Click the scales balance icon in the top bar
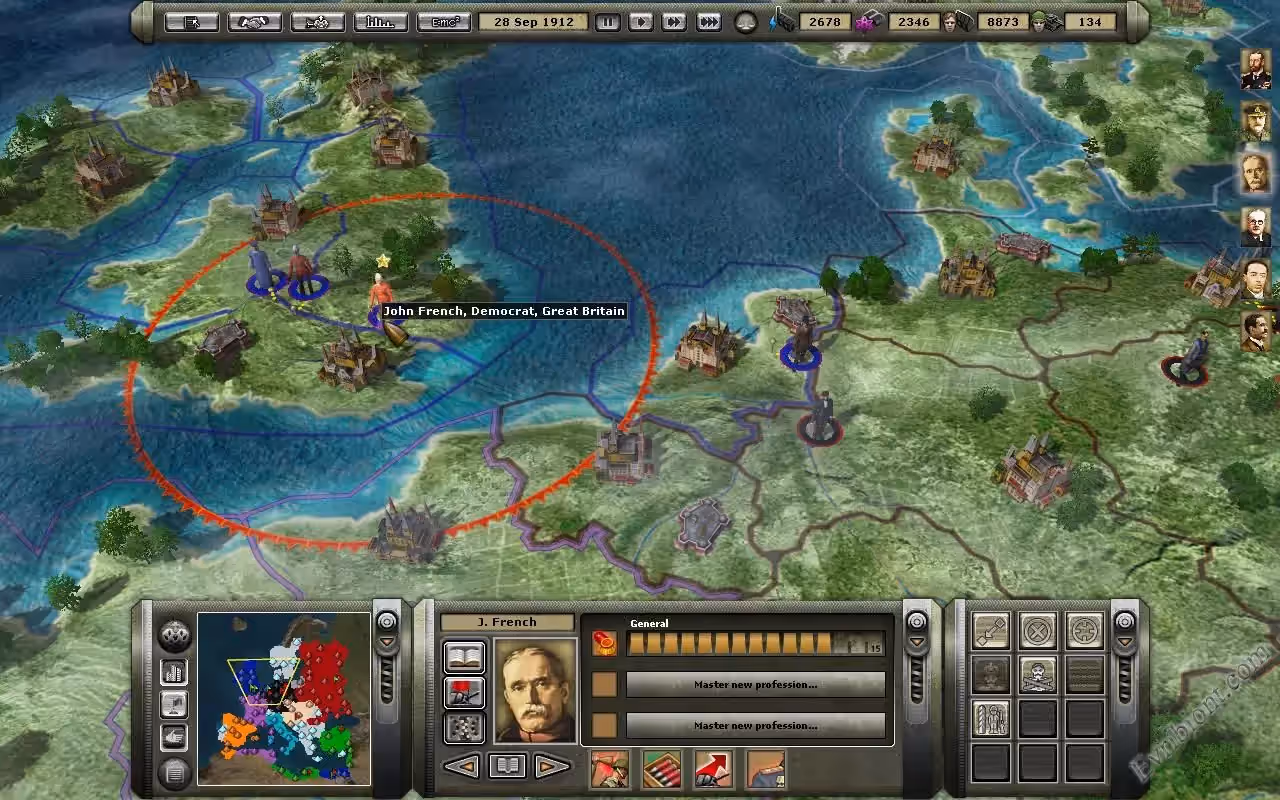1280x800 pixels. click(x=746, y=22)
